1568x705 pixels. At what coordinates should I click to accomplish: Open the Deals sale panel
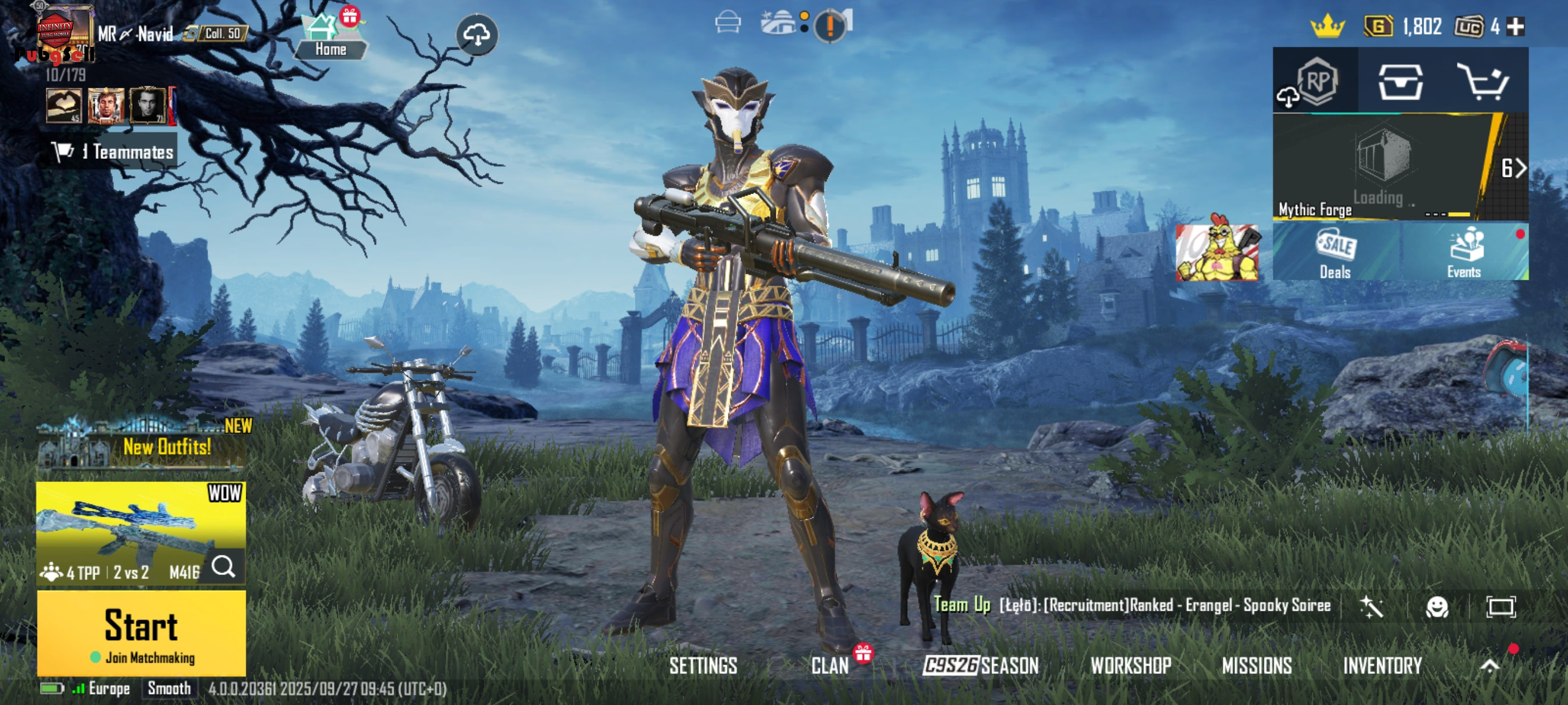tap(1336, 252)
